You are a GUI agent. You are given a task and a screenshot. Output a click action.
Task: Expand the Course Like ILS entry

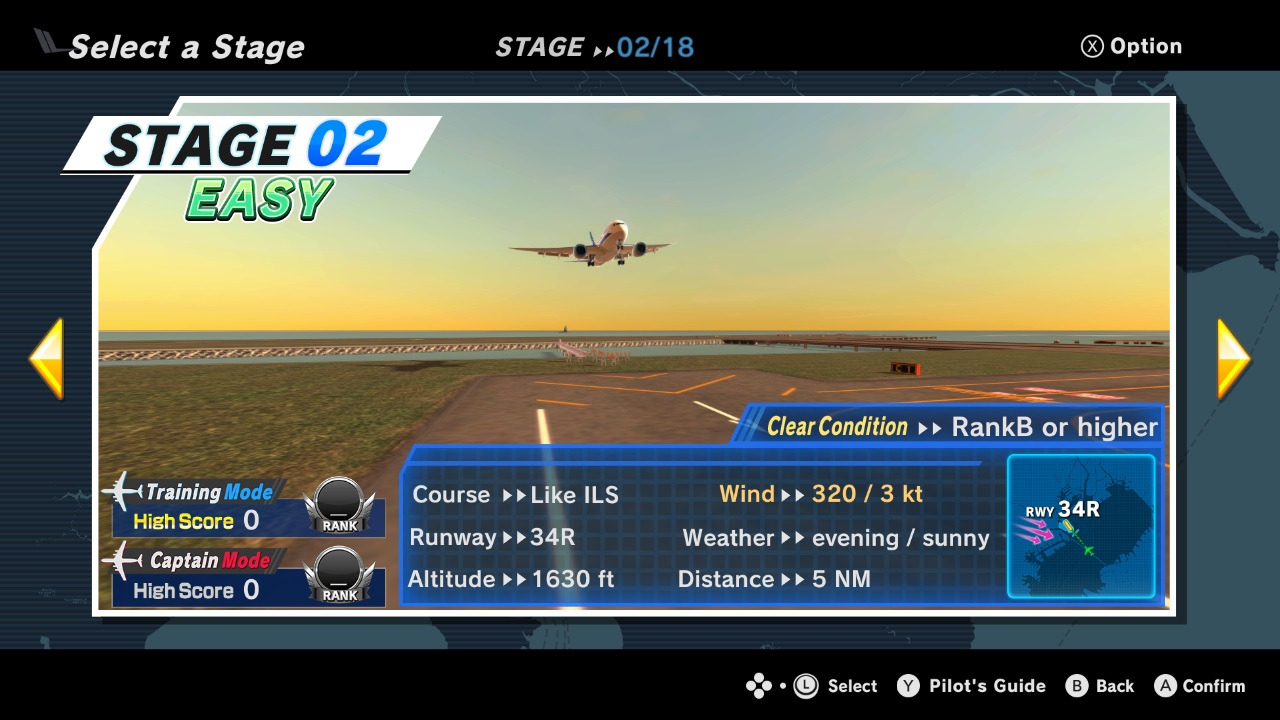pos(514,495)
